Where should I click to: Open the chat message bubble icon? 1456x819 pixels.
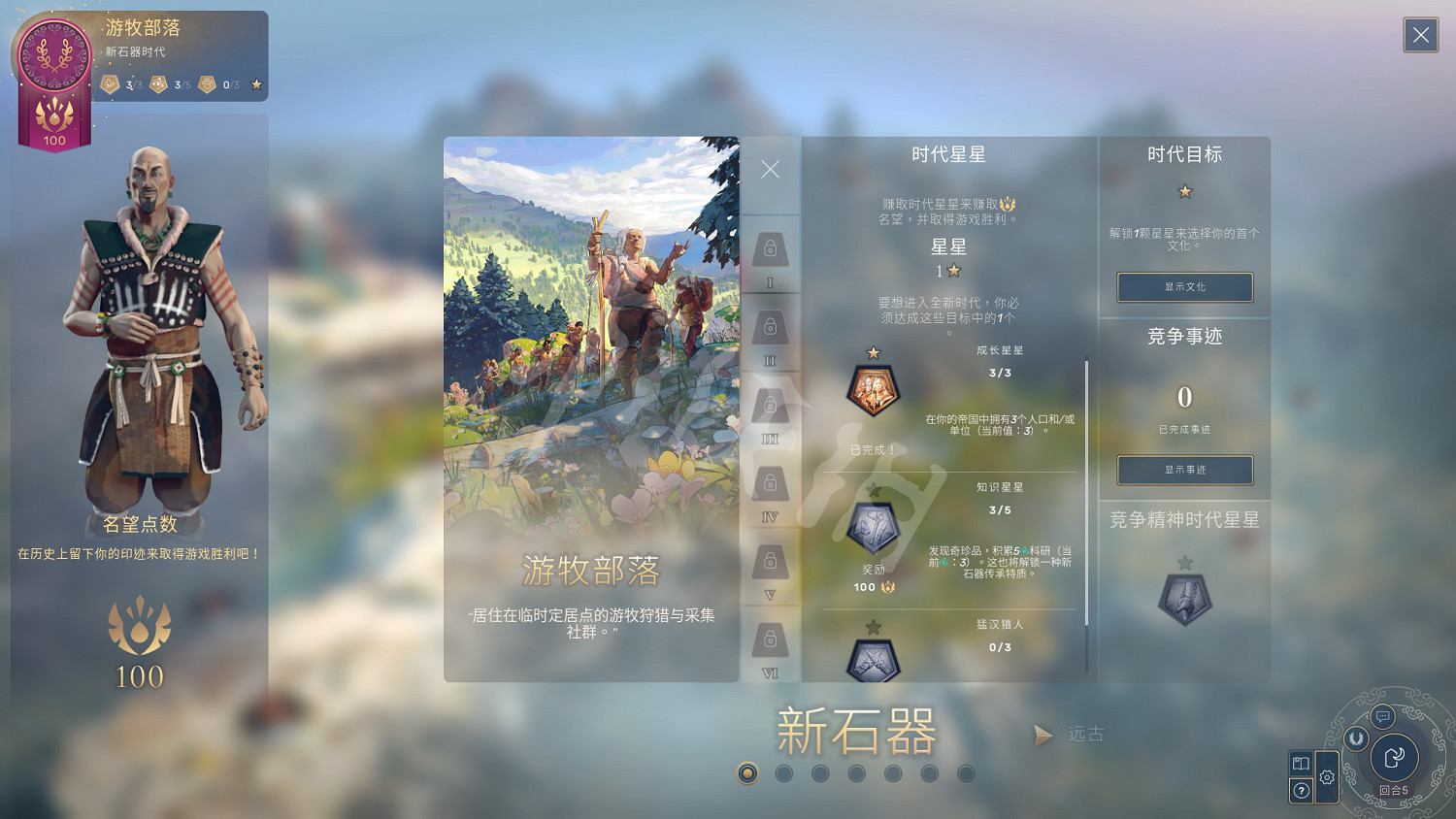click(x=1382, y=718)
